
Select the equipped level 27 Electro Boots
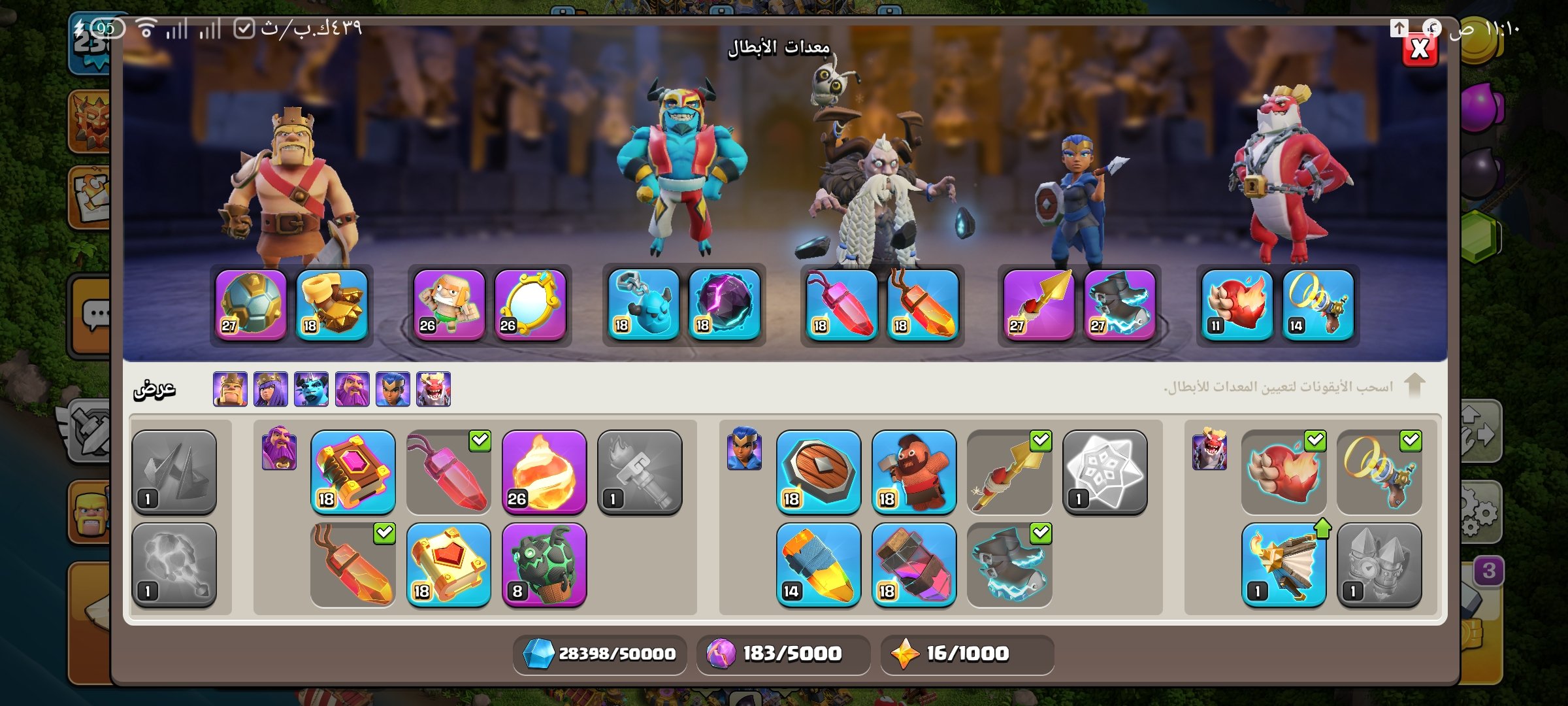(1119, 305)
